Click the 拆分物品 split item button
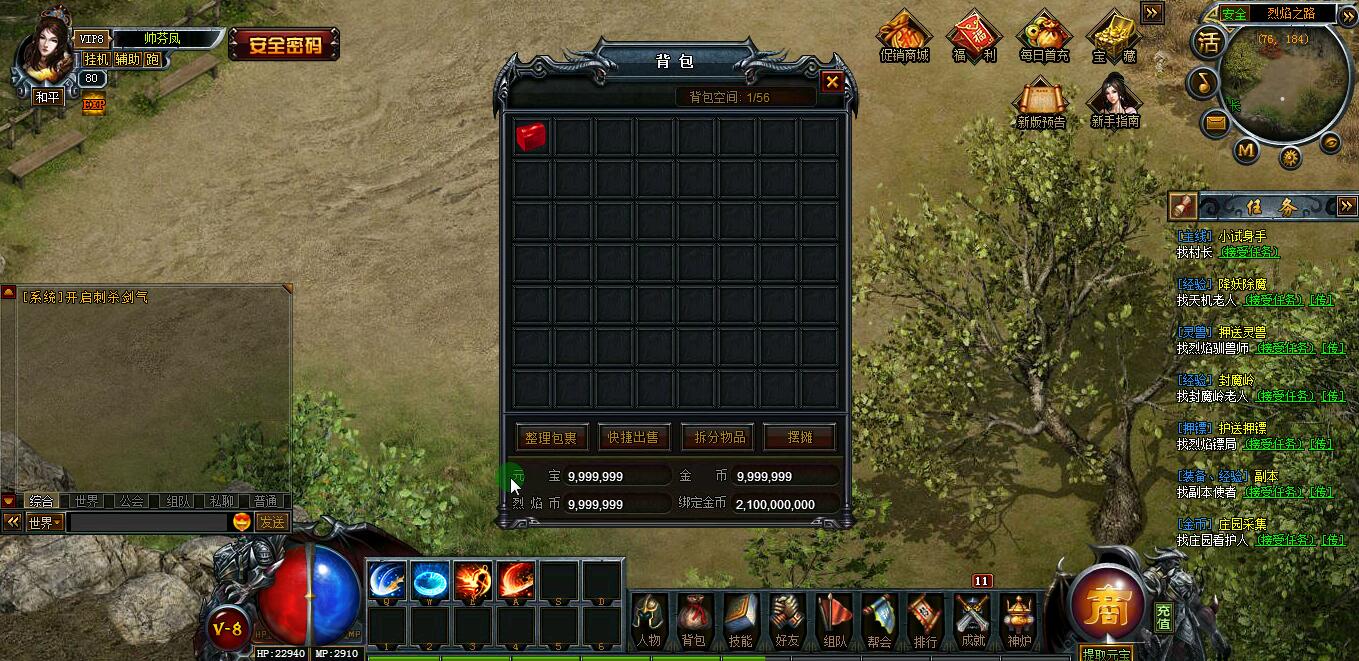 tap(717, 437)
